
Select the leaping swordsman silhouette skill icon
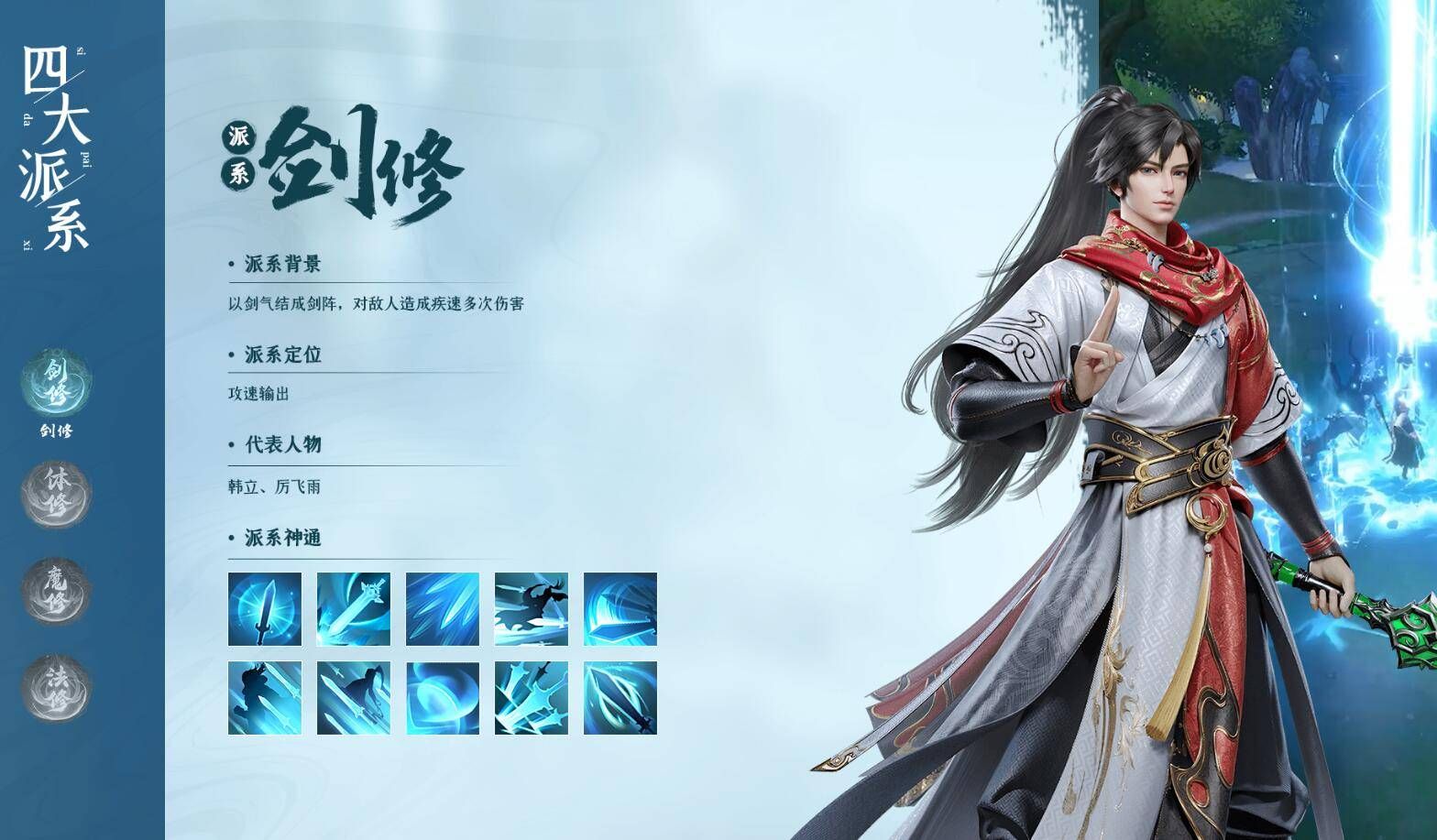click(x=531, y=609)
